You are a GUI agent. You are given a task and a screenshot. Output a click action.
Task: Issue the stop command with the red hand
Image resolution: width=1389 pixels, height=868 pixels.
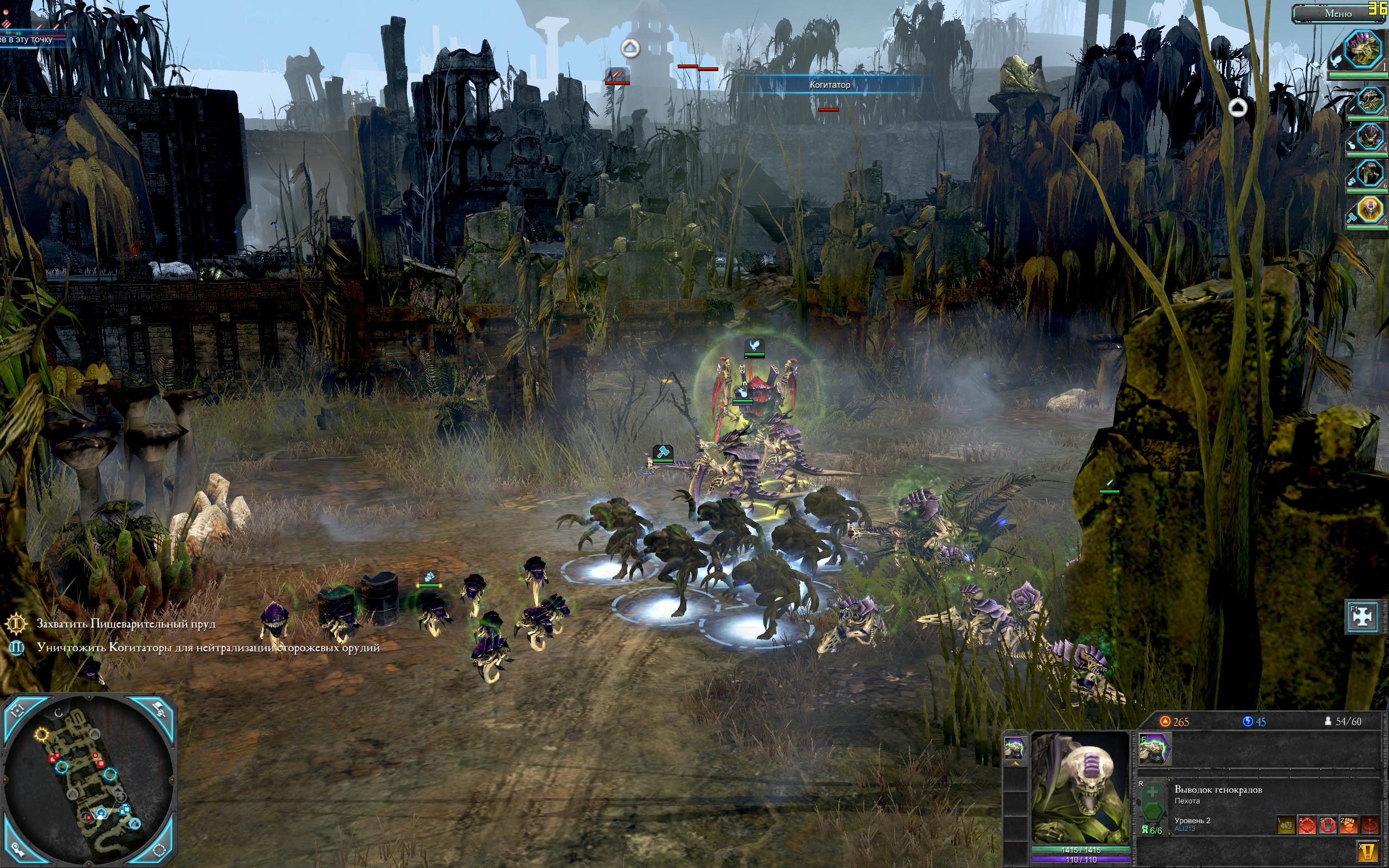[x=1327, y=826]
